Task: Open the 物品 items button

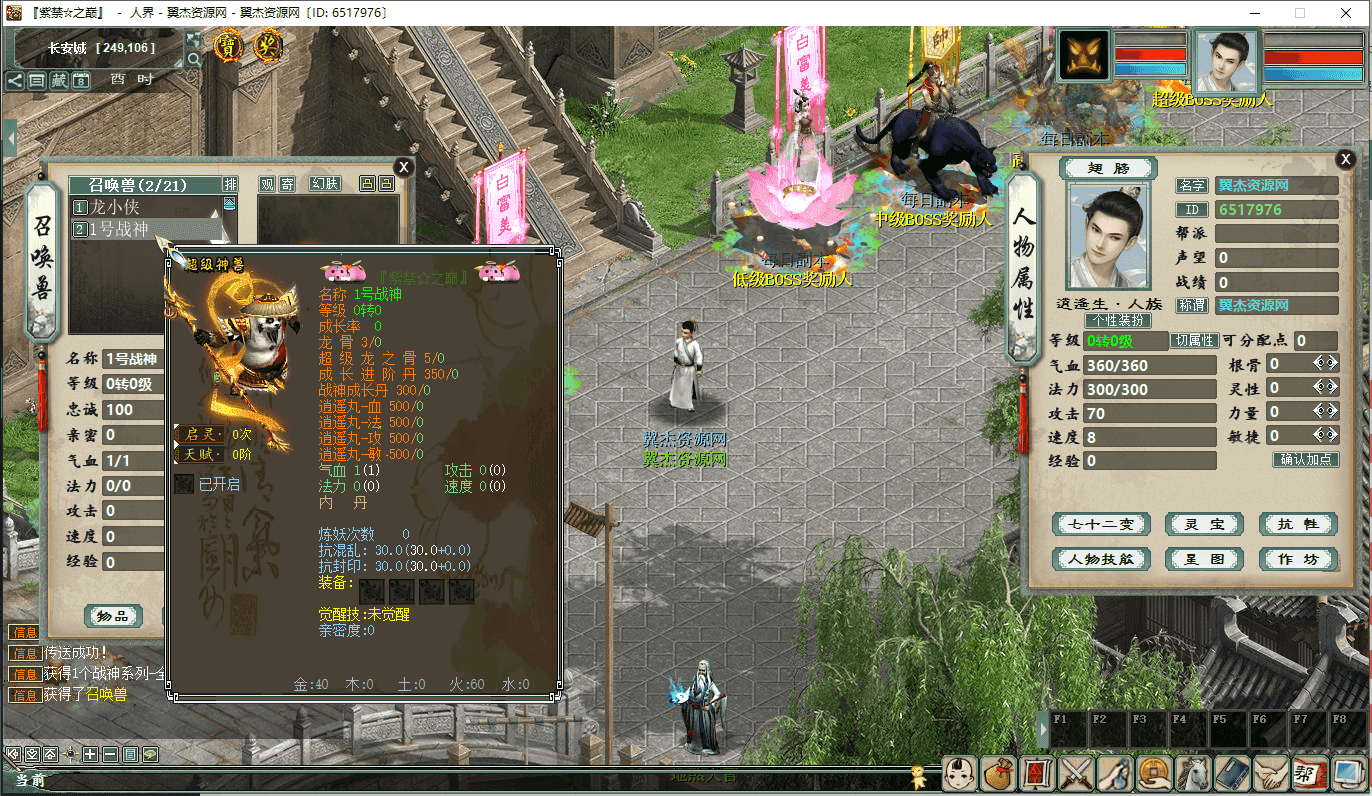Action: click(113, 616)
